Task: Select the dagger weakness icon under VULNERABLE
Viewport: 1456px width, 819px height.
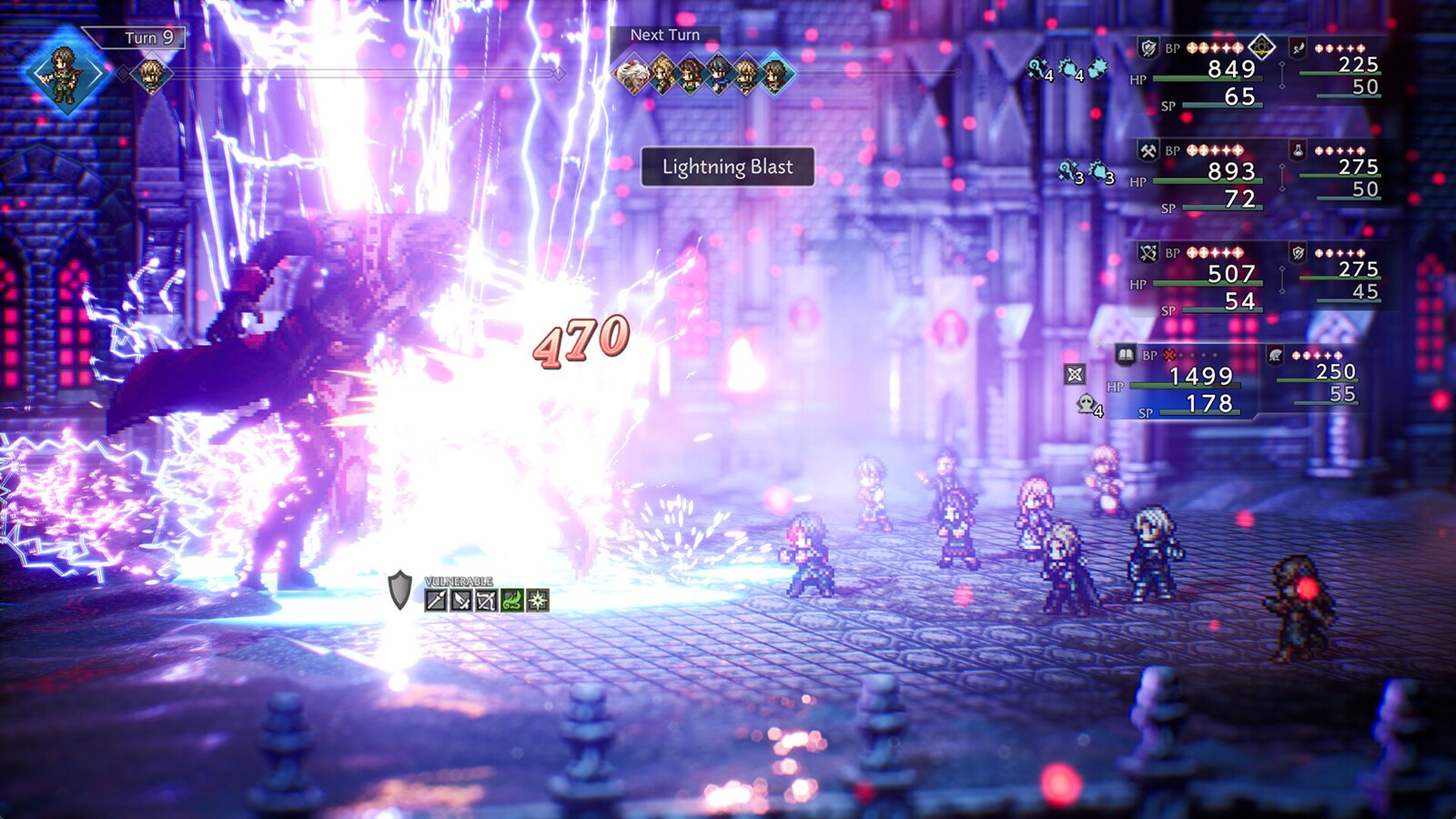Action: click(x=460, y=601)
